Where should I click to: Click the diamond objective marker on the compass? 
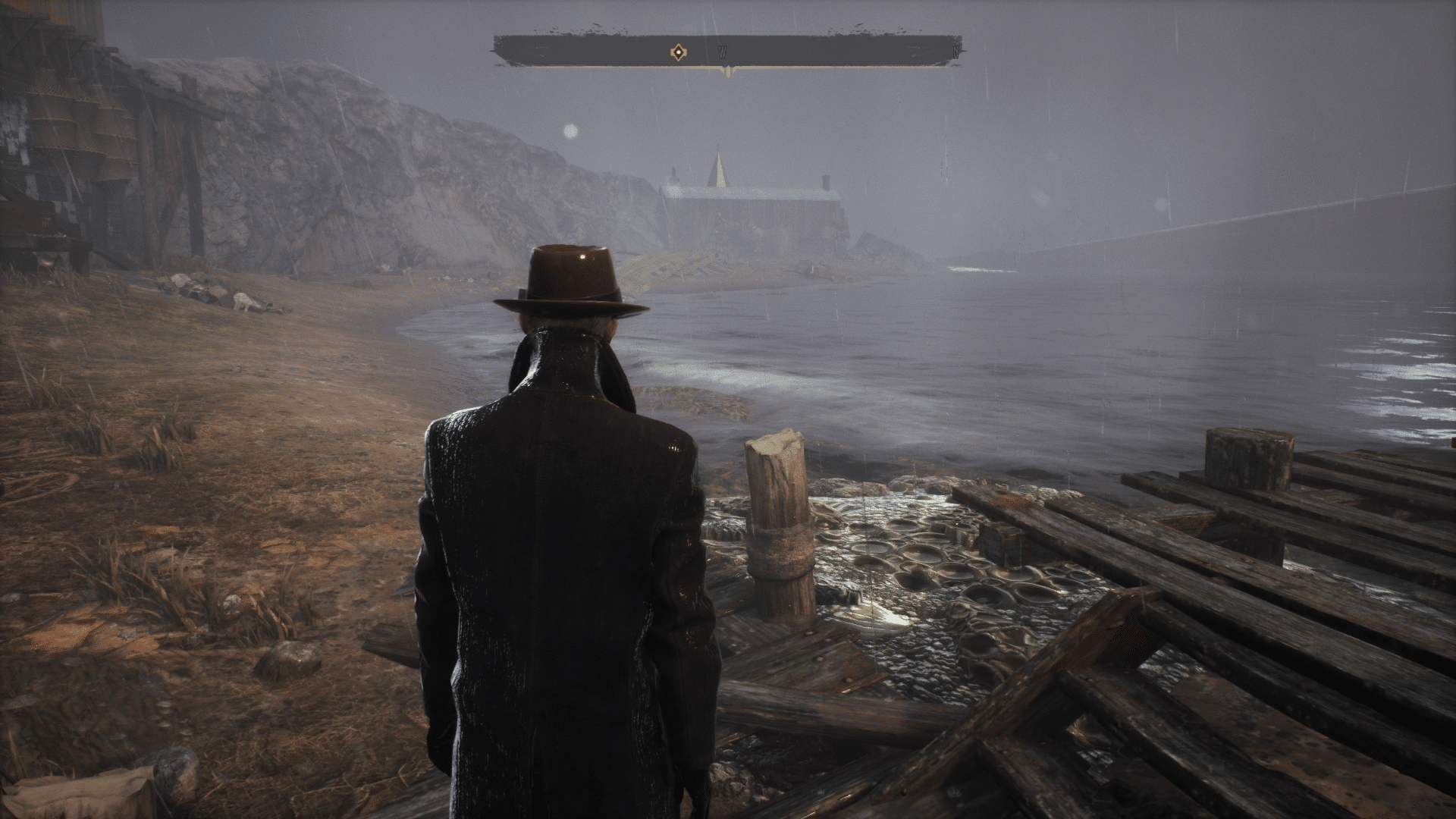coord(678,52)
